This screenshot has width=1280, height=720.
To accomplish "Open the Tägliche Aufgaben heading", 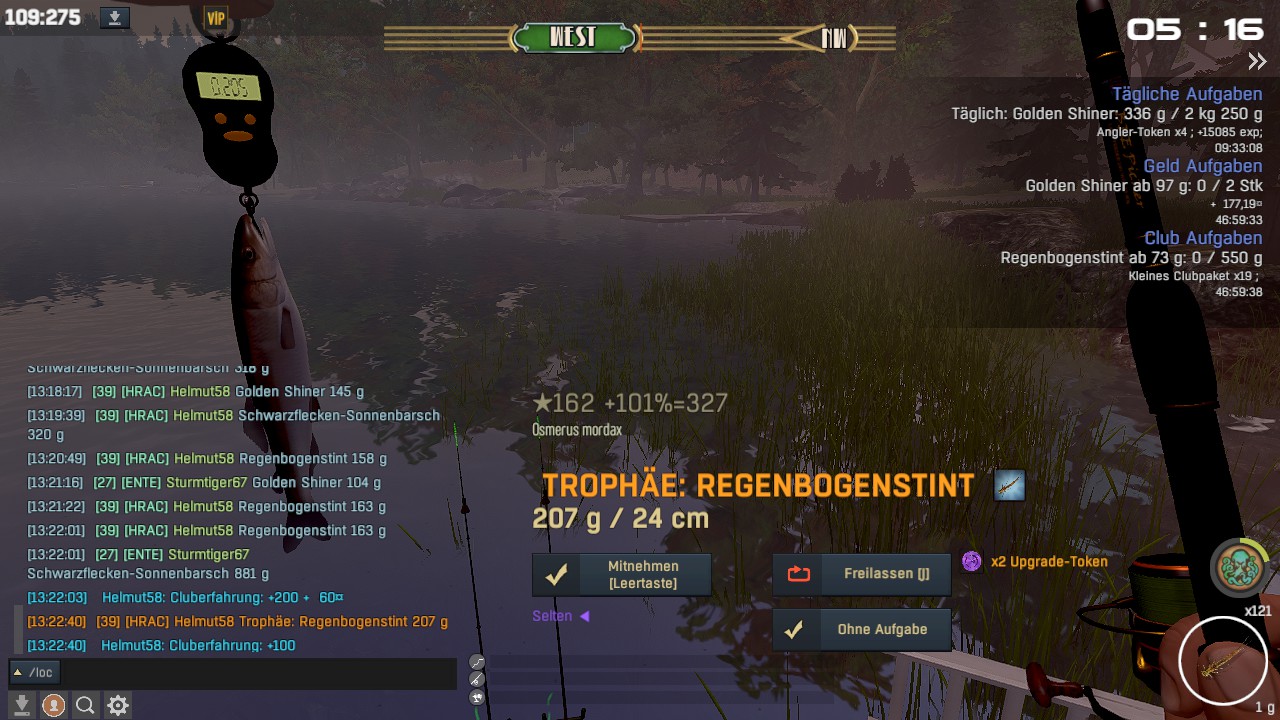I will tap(1187, 95).
